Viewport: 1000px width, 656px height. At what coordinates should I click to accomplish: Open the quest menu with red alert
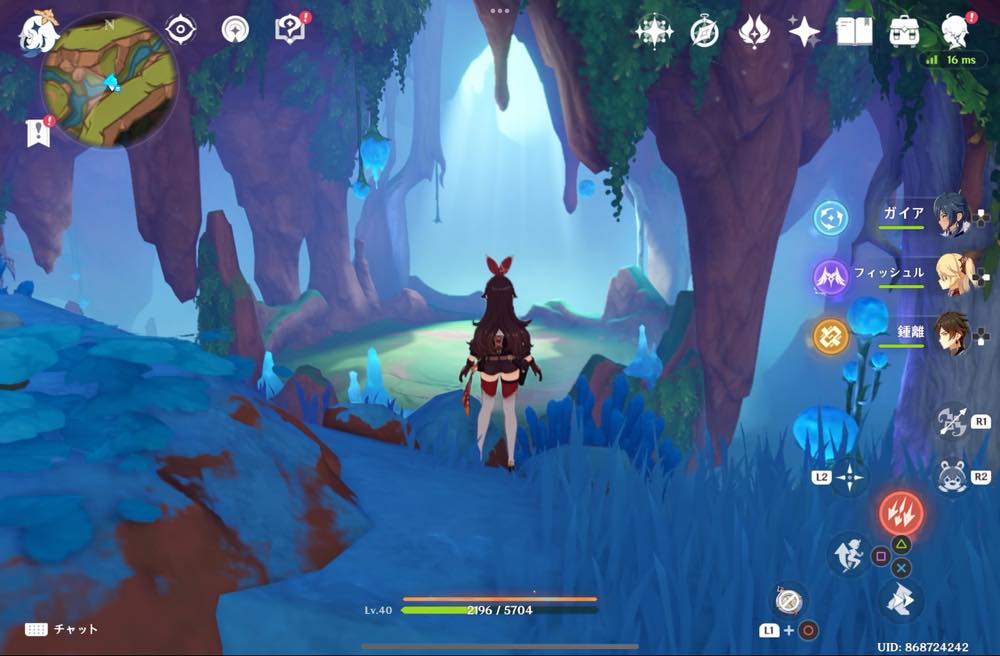point(289,30)
